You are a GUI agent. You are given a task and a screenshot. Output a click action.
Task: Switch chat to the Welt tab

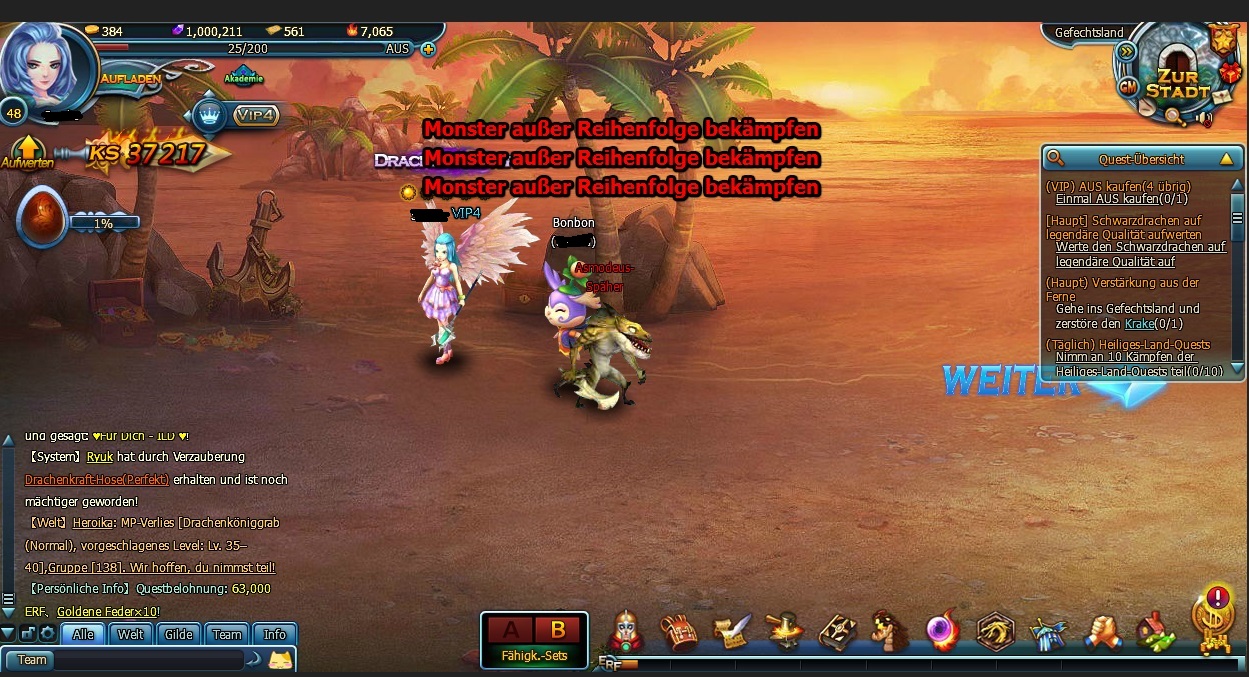click(131, 634)
